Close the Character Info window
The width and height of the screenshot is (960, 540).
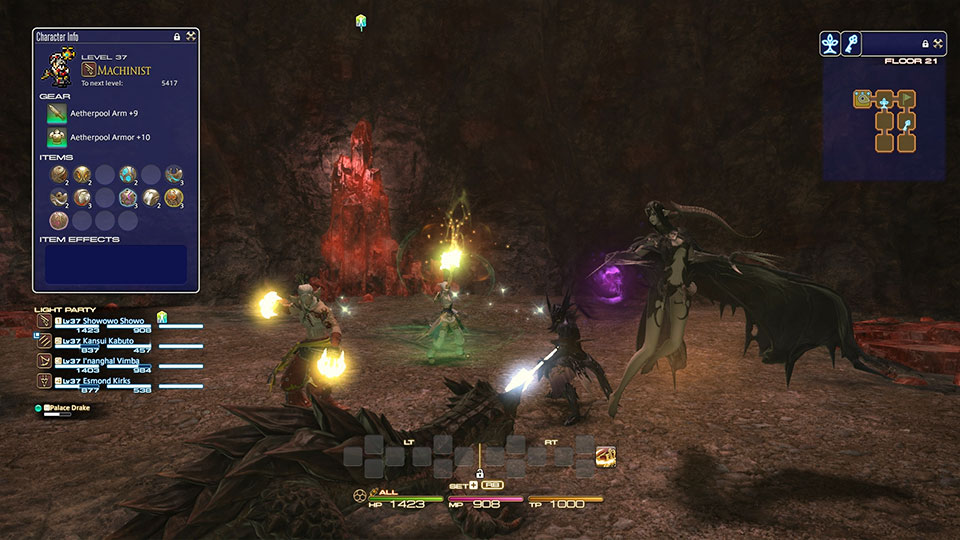(191, 36)
